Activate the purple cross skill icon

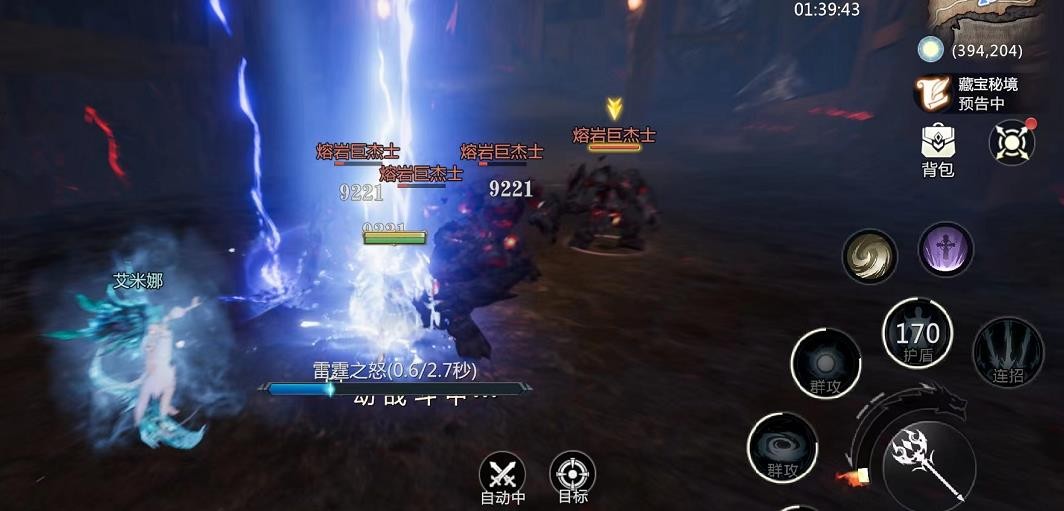(945, 250)
